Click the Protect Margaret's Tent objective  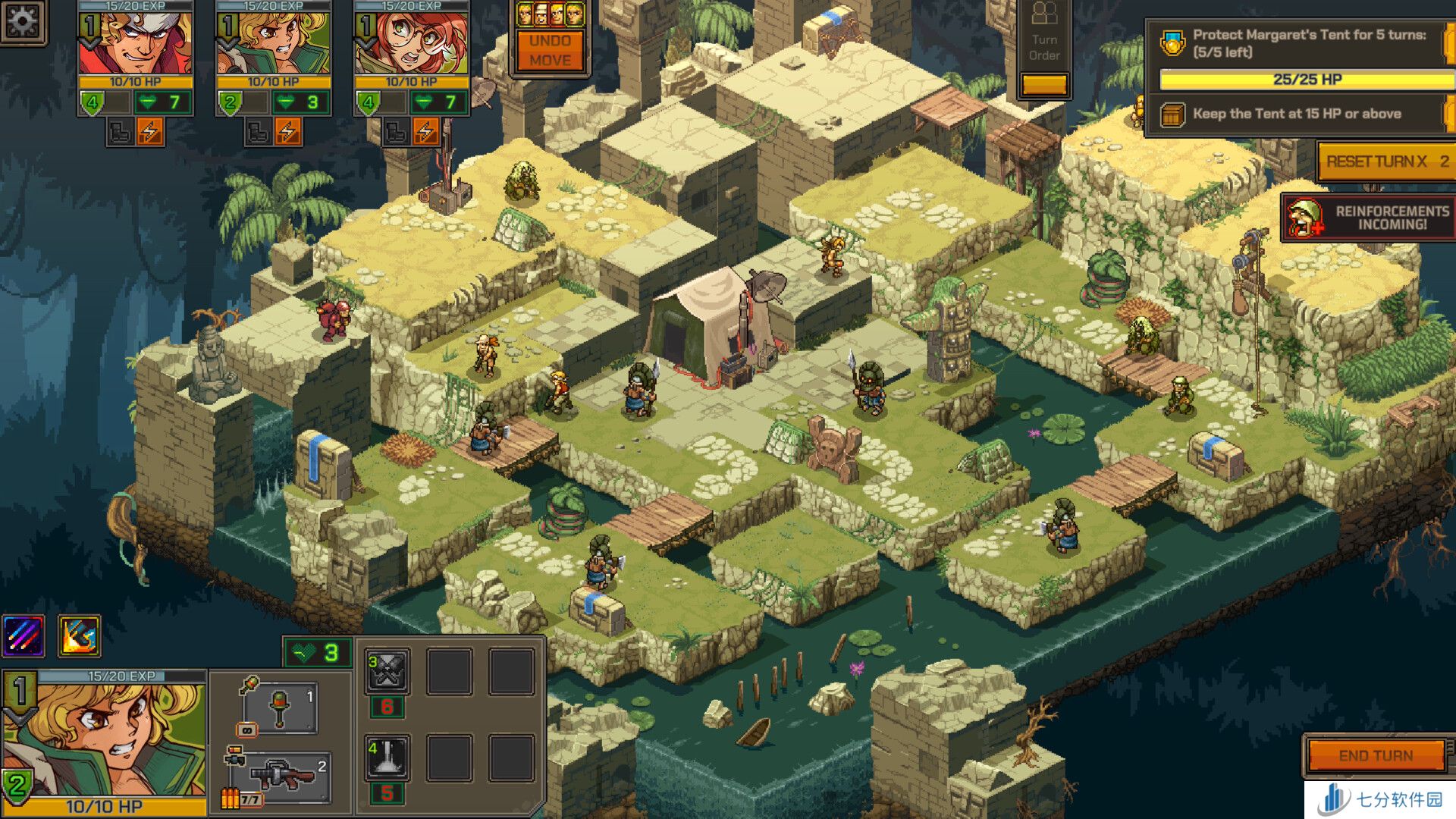click(1301, 44)
